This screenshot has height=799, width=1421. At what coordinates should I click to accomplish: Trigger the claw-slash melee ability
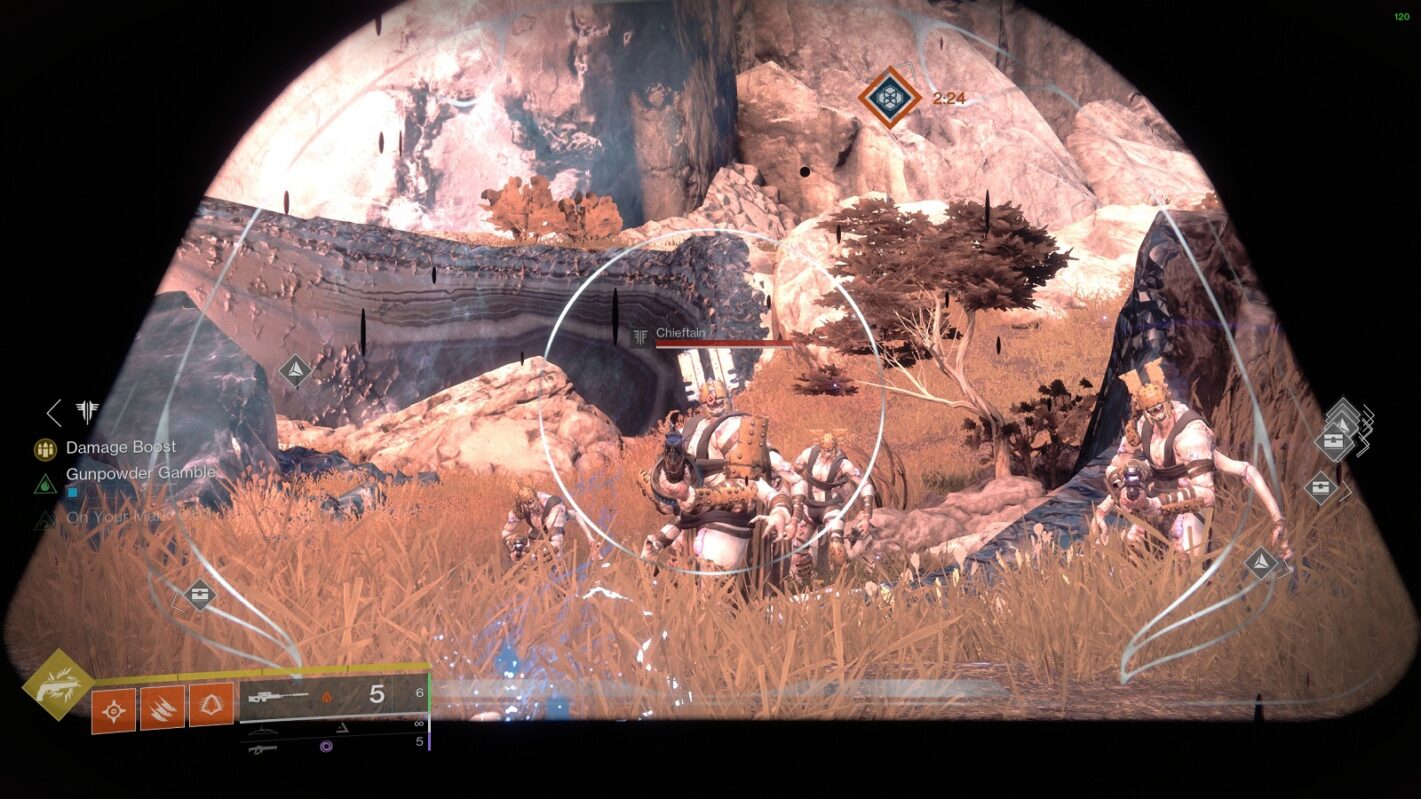(x=162, y=706)
